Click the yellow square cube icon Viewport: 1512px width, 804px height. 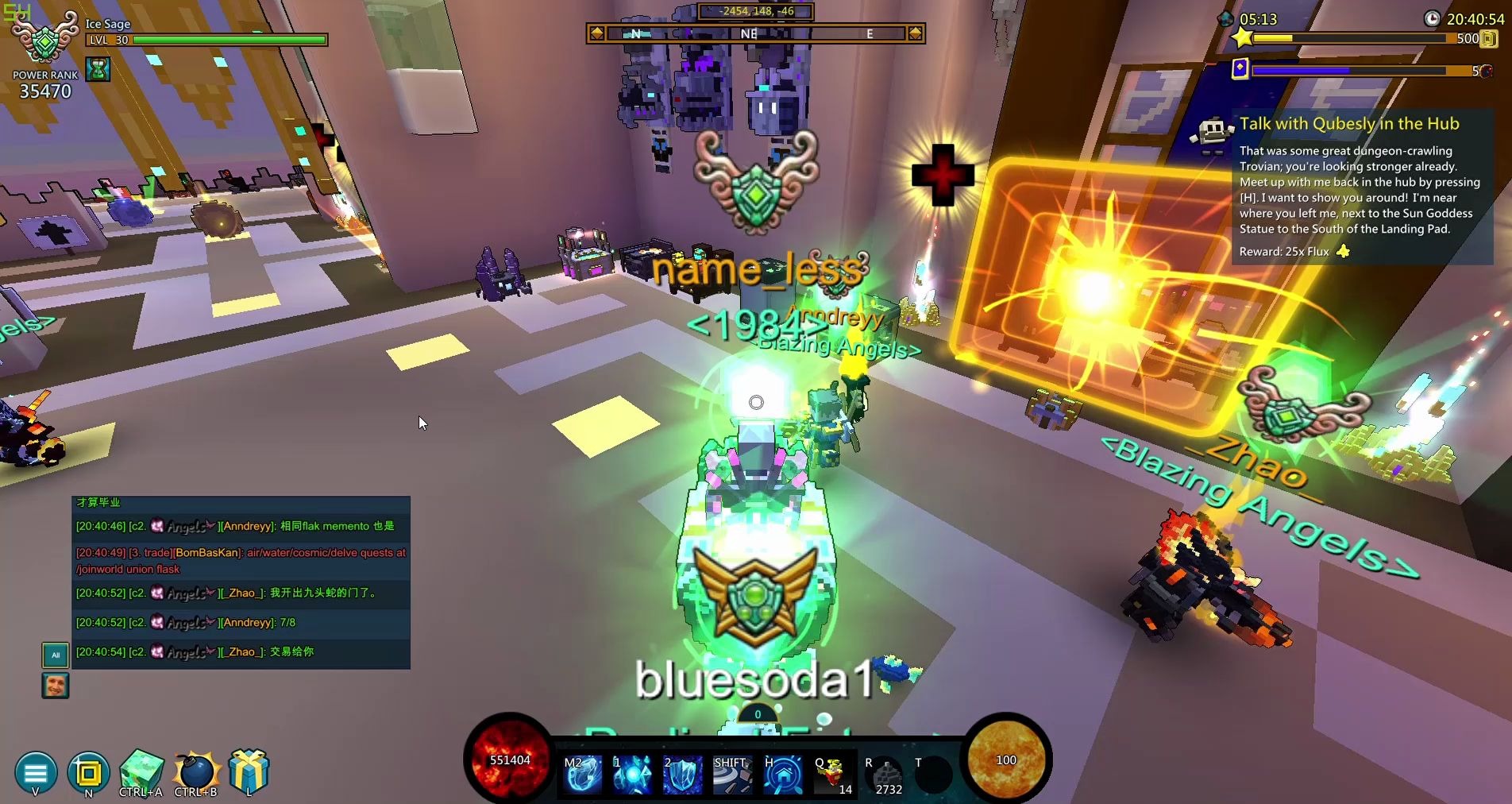[x=88, y=772]
